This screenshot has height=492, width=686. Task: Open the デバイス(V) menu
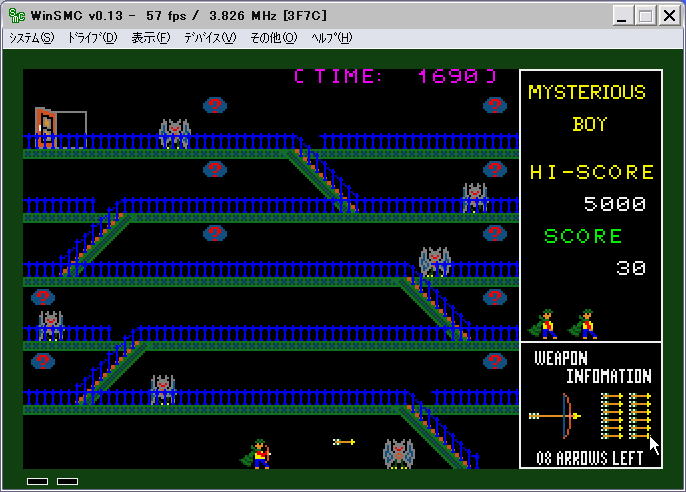click(x=209, y=38)
